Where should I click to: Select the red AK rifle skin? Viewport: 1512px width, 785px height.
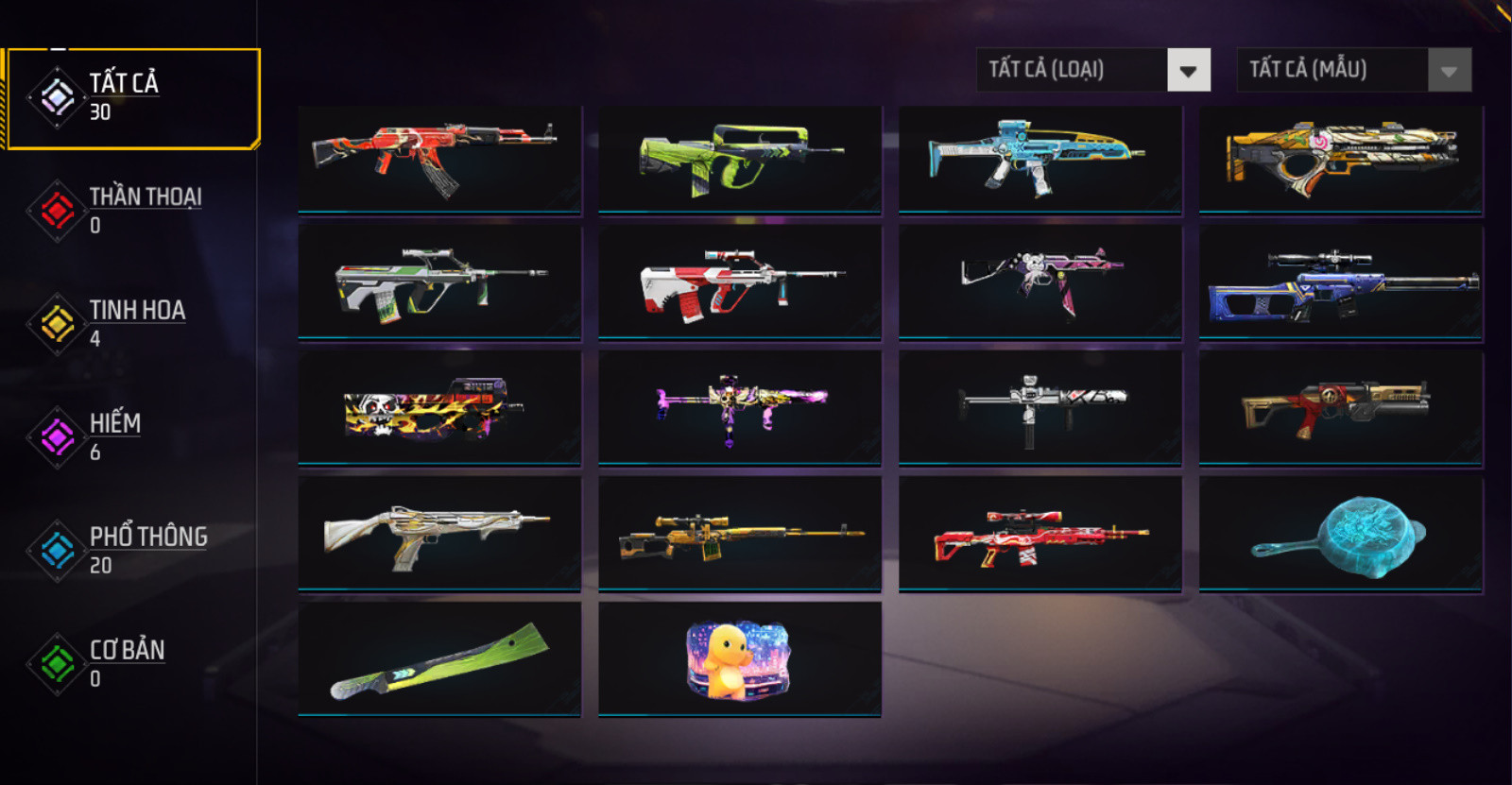point(439,159)
